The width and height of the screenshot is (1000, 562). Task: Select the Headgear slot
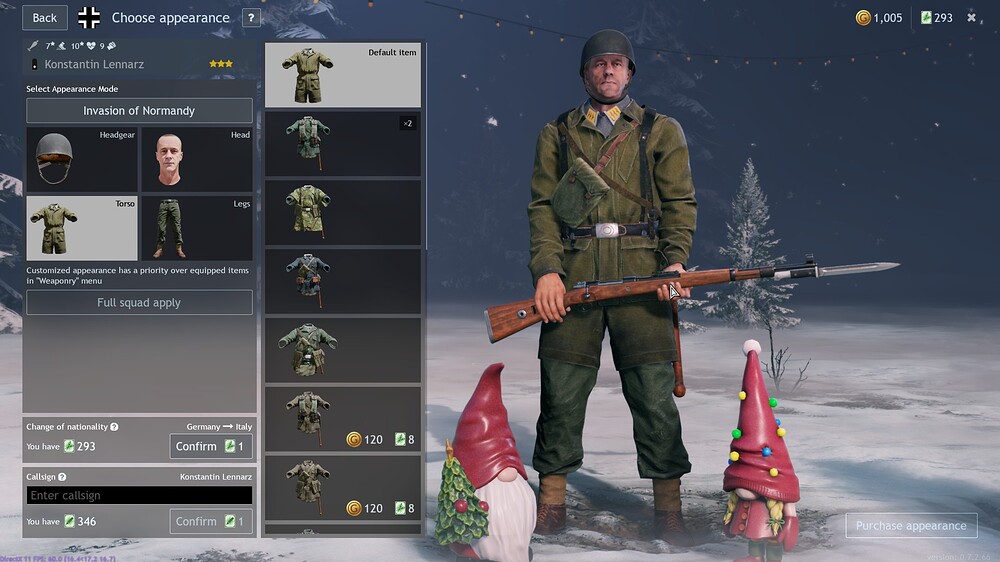[x=82, y=159]
